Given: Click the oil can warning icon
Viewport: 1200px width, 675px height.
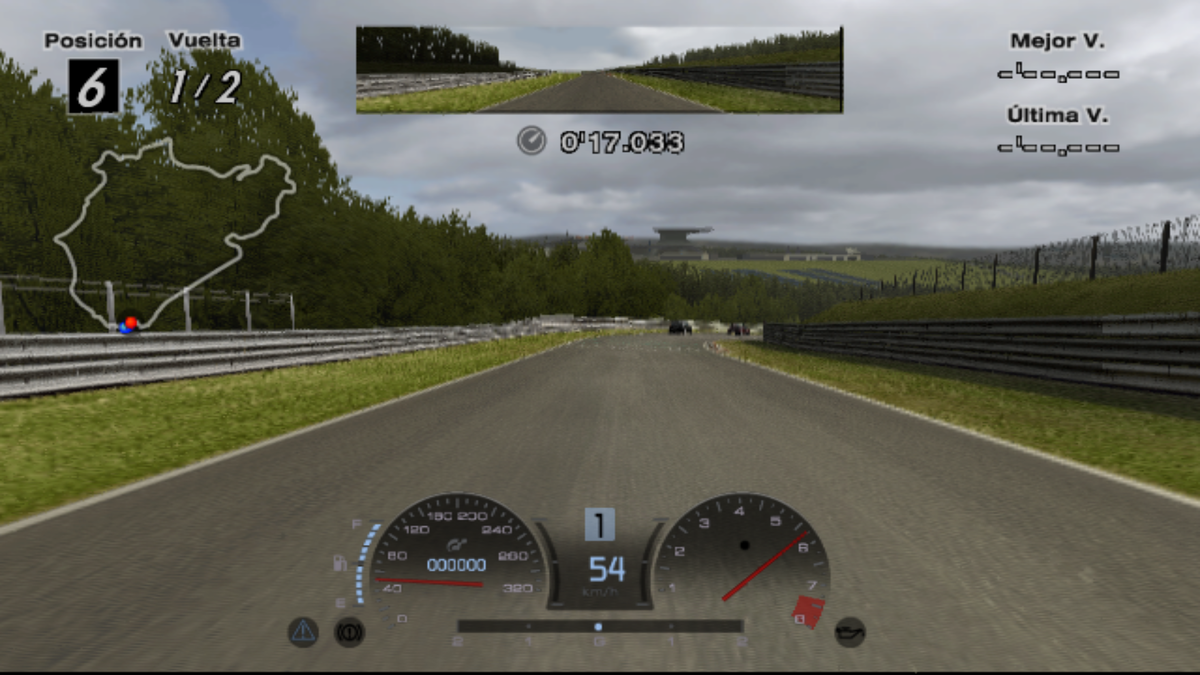Looking at the screenshot, I should [849, 632].
